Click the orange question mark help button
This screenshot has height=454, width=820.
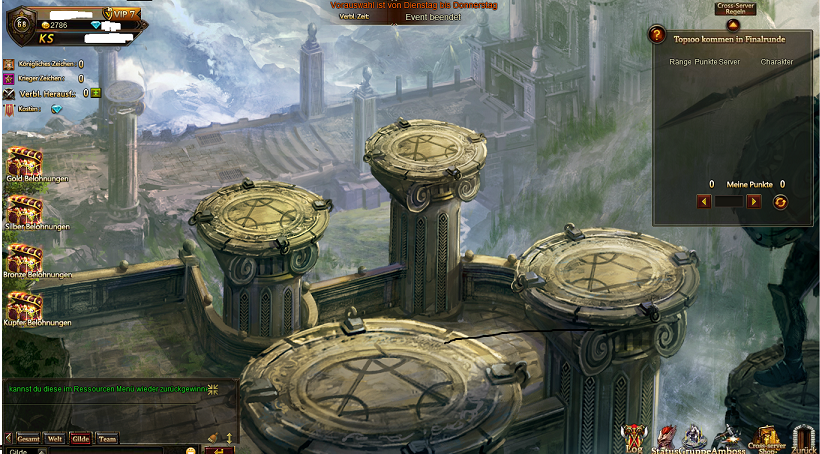click(x=656, y=35)
